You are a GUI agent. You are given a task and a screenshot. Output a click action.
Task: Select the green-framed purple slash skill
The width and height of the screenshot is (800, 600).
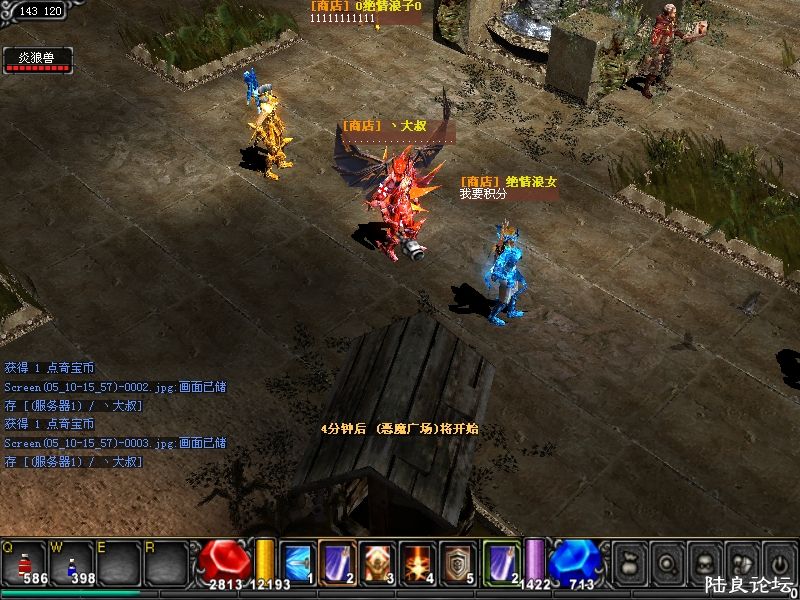tap(501, 562)
